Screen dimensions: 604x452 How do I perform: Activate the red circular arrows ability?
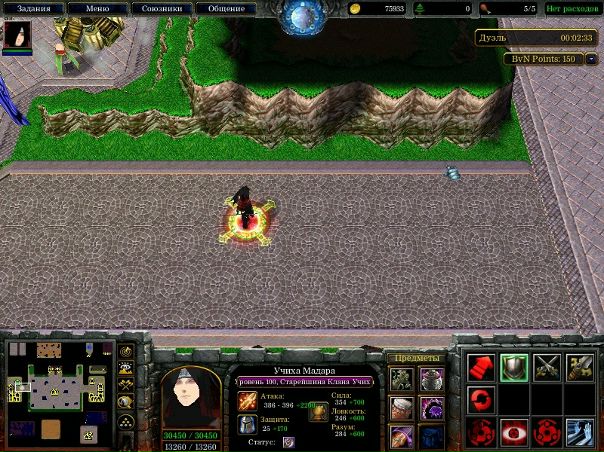[x=482, y=400]
